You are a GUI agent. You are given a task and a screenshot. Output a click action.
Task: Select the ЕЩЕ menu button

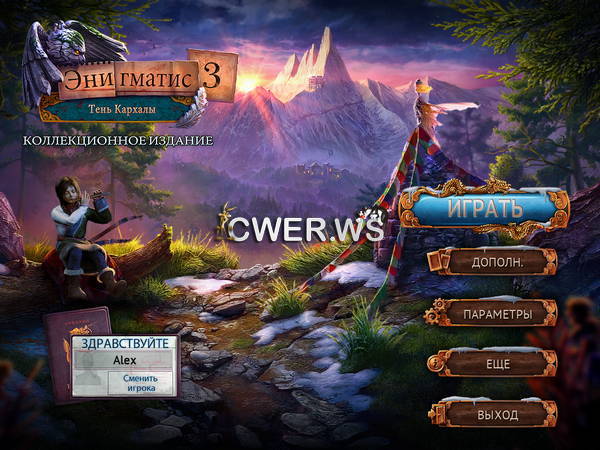497,365
